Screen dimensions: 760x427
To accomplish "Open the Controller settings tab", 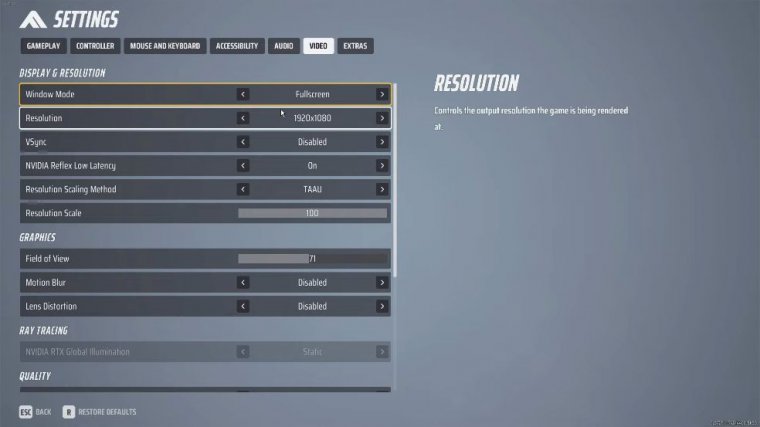I will 96,46.
